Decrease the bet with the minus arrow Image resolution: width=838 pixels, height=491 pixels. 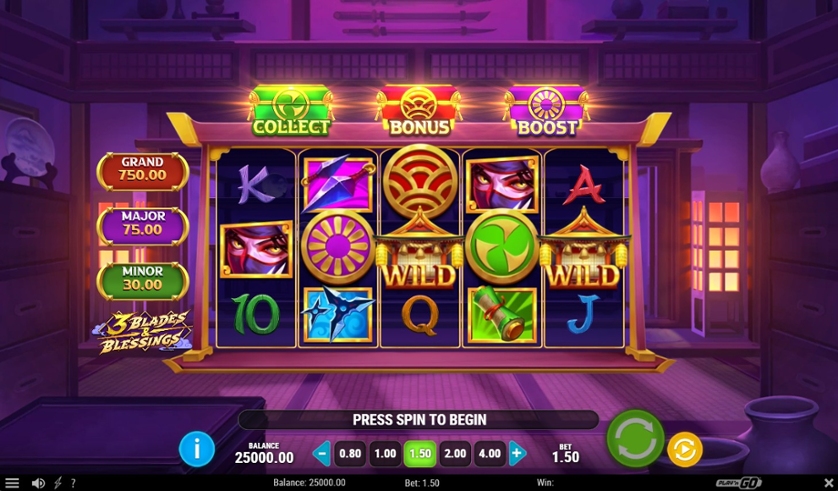click(321, 453)
